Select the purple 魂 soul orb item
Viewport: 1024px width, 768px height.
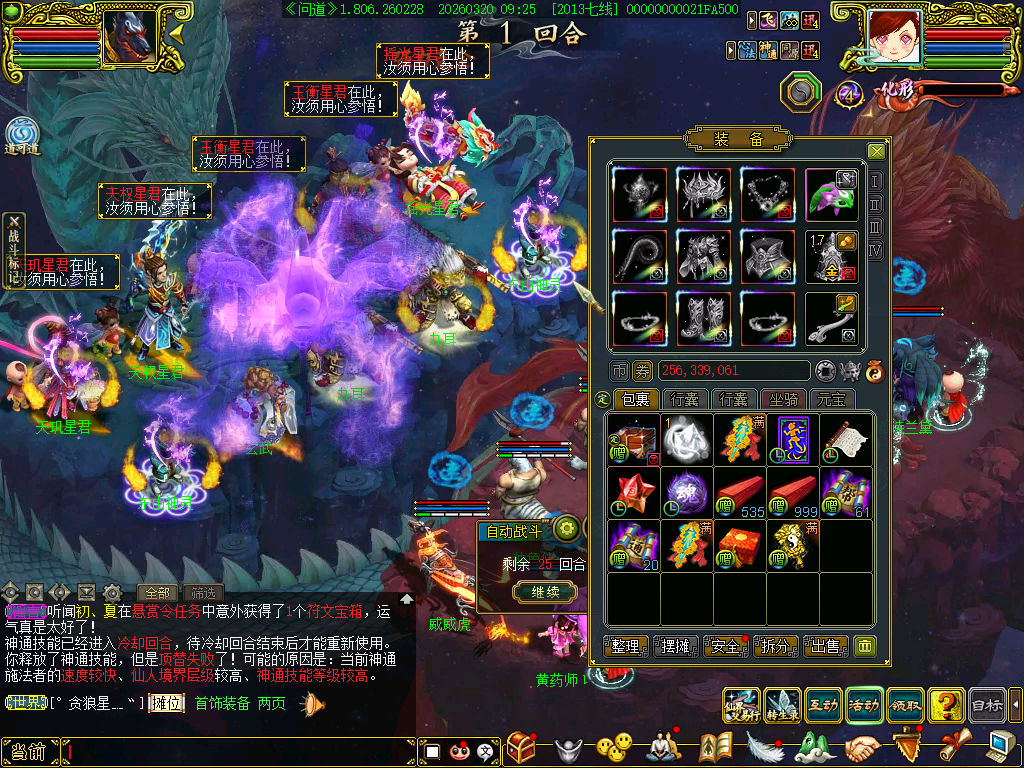(x=687, y=493)
